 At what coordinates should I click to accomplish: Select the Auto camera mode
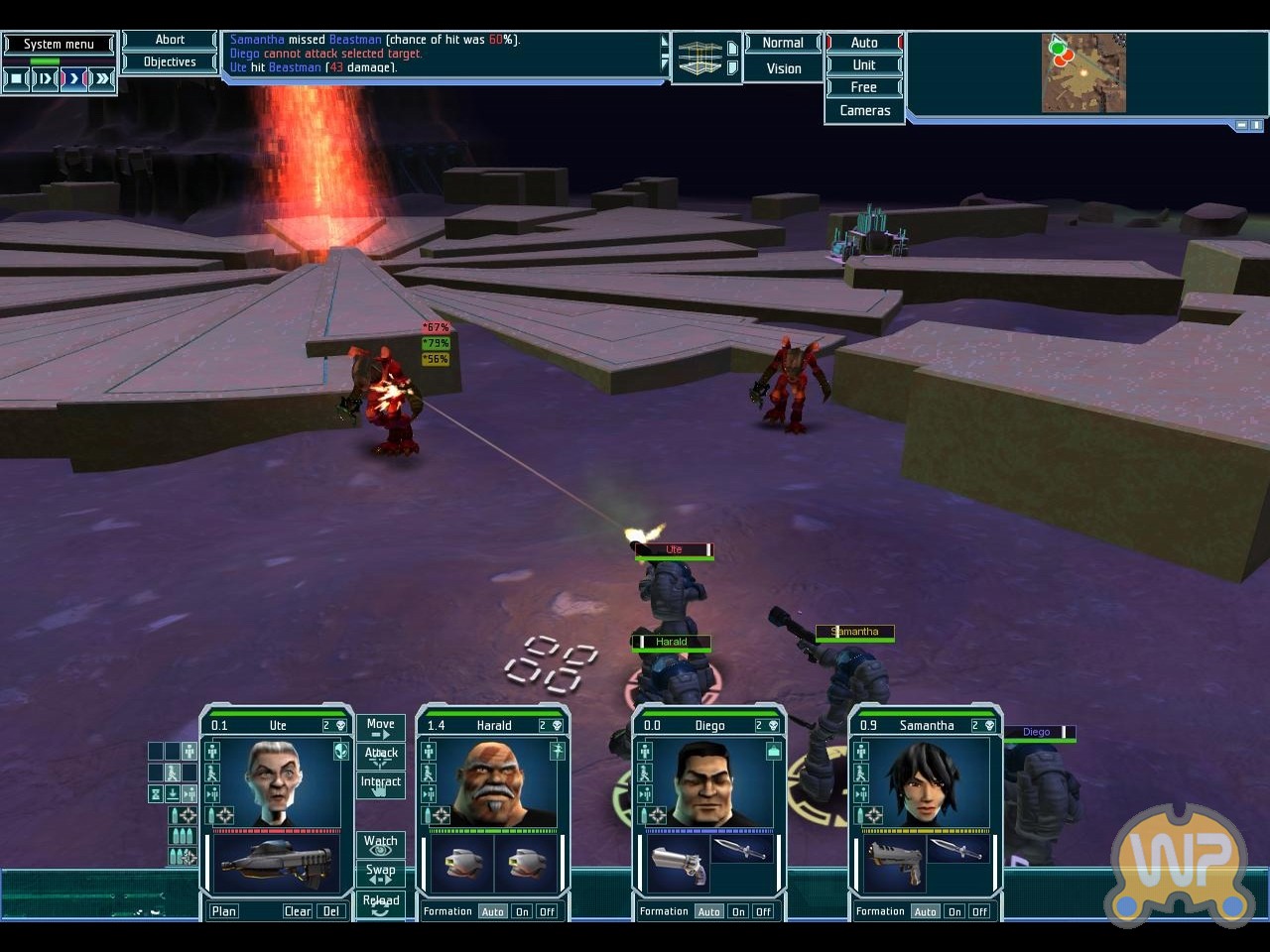click(x=864, y=43)
